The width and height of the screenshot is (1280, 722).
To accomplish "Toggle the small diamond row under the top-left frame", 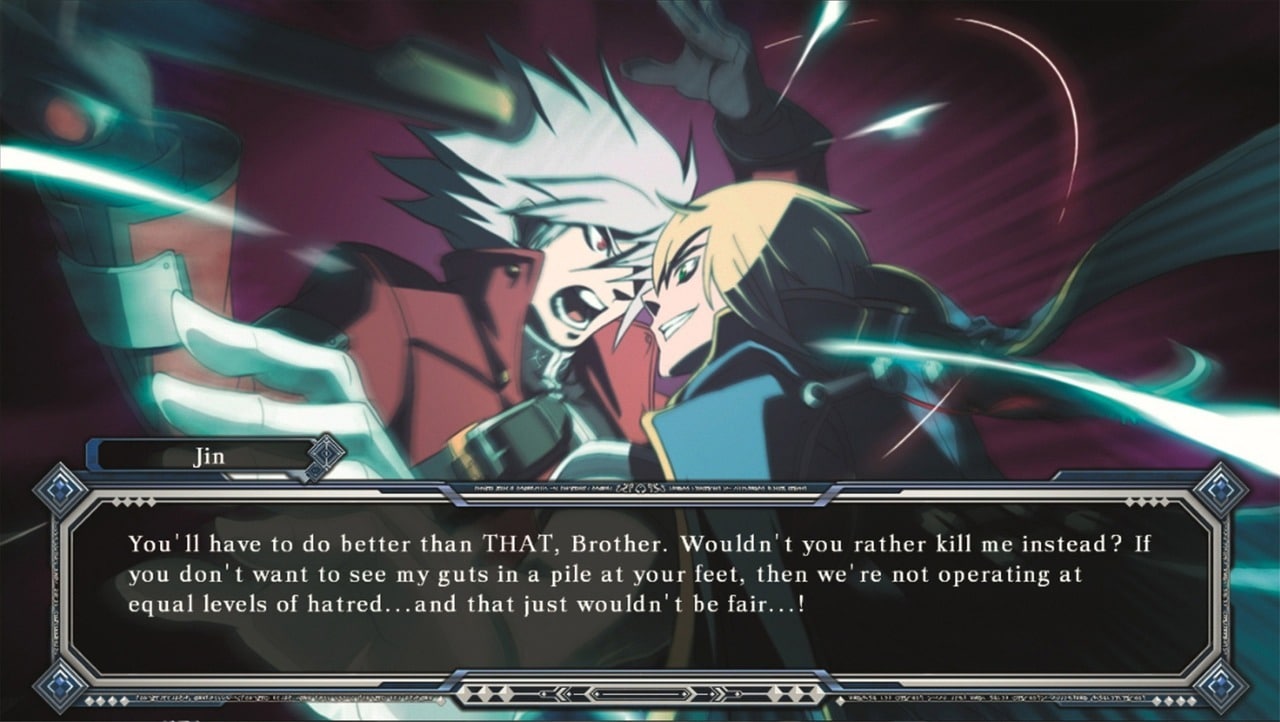I will (132, 500).
